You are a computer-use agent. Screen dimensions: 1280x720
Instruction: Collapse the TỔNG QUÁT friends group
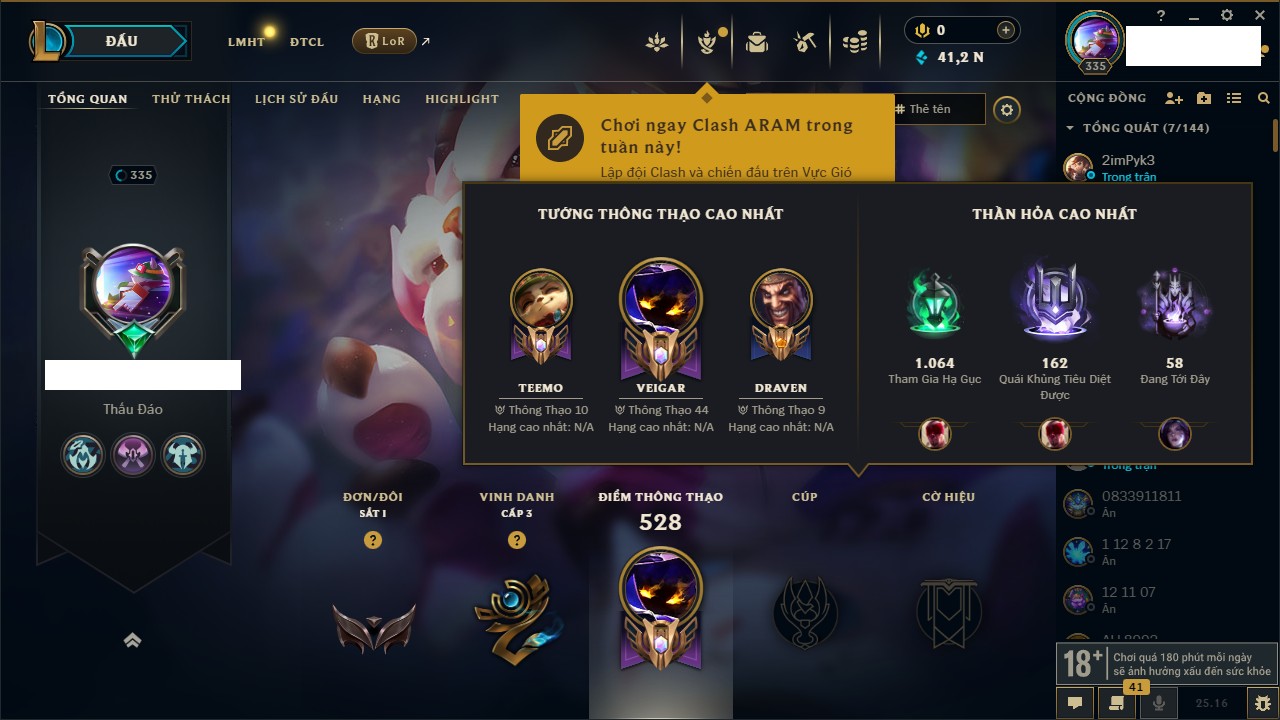[x=1070, y=128]
